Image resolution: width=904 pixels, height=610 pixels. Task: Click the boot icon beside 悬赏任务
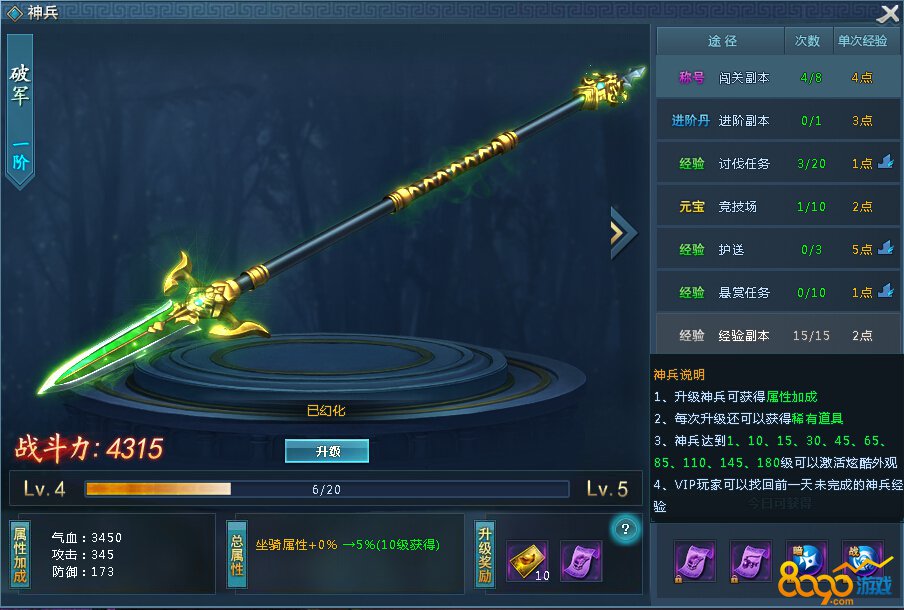click(885, 291)
